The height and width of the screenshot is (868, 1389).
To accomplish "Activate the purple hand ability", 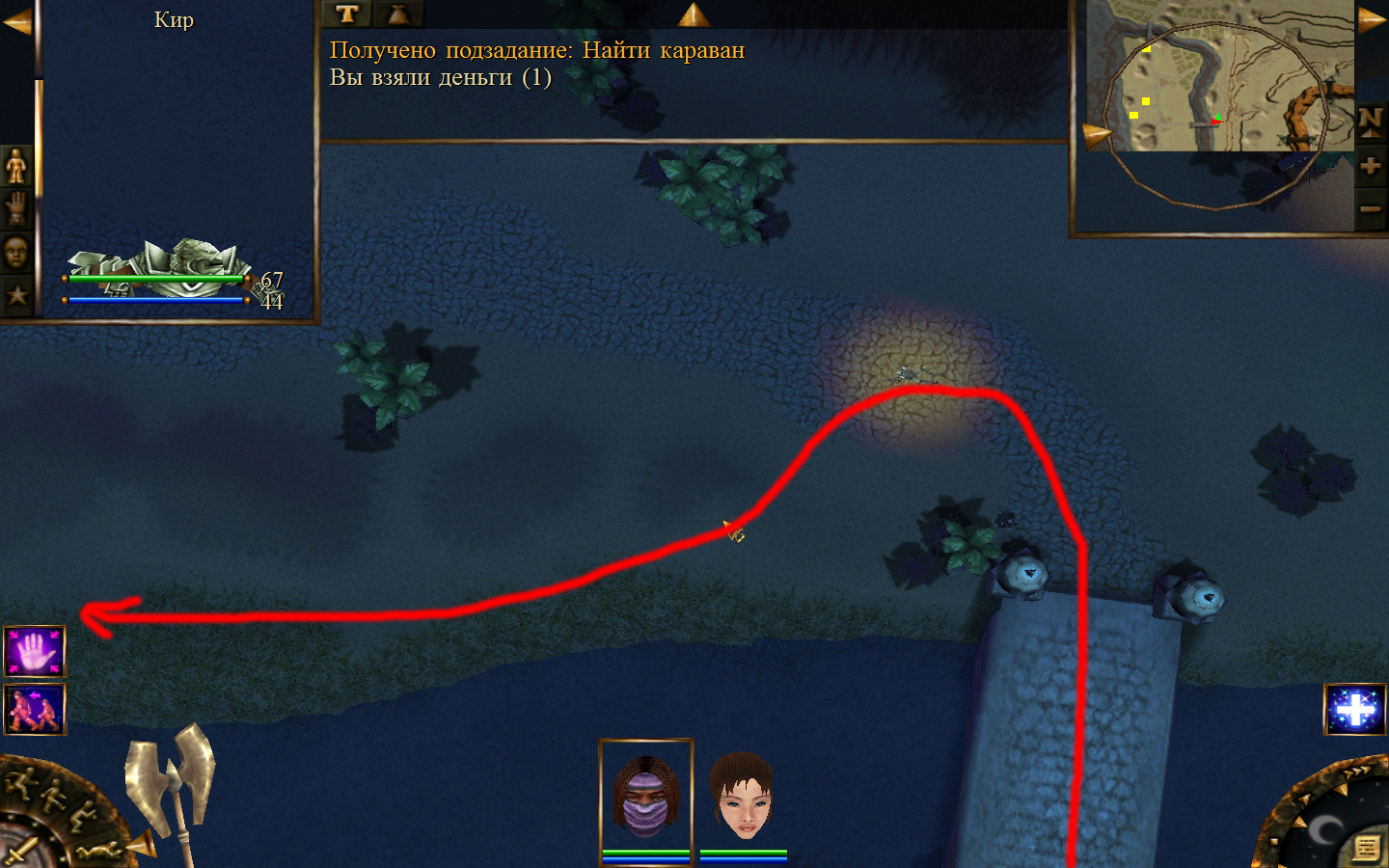I will click(x=35, y=652).
